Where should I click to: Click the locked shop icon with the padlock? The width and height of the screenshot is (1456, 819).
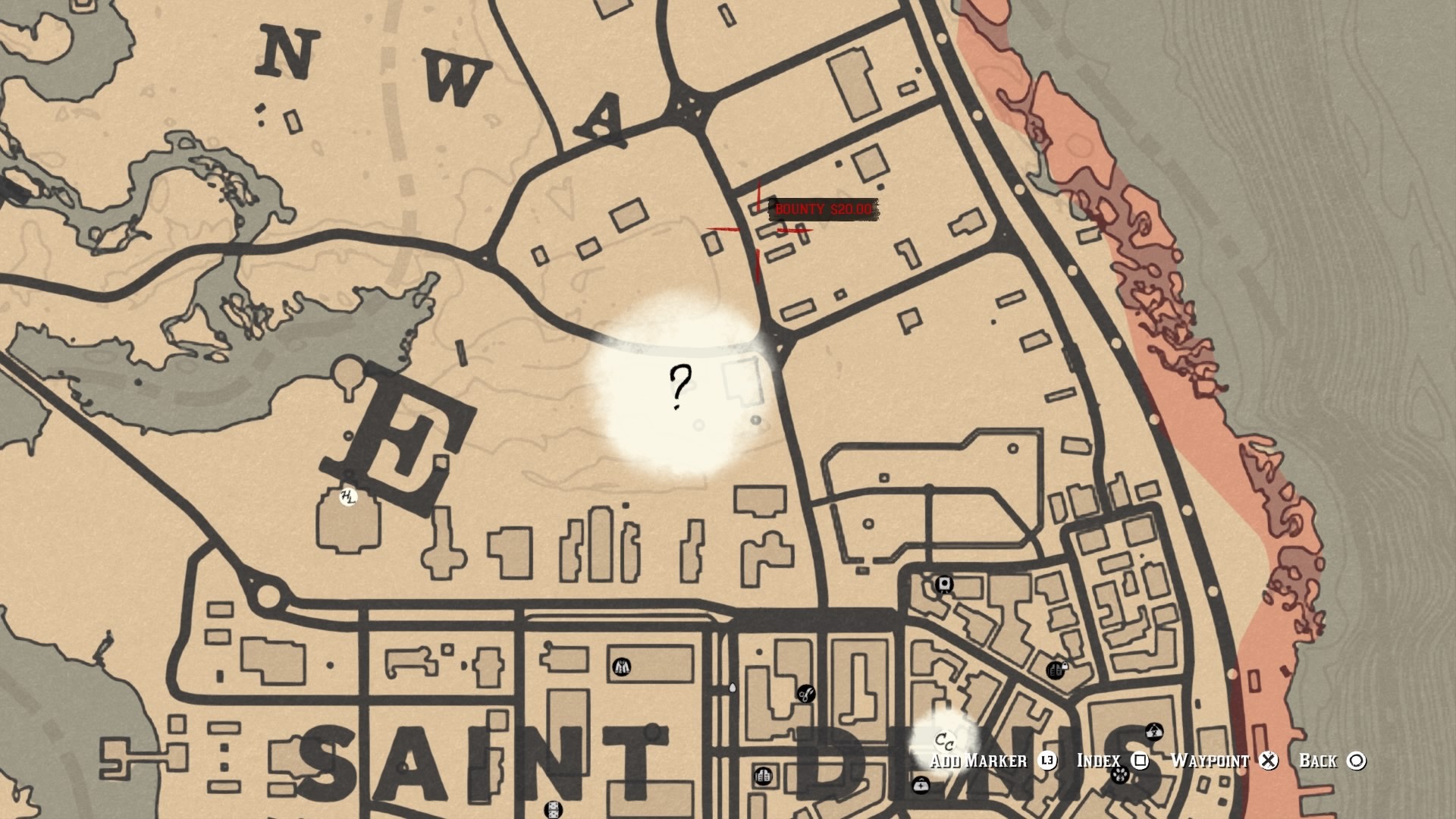click(x=1056, y=670)
